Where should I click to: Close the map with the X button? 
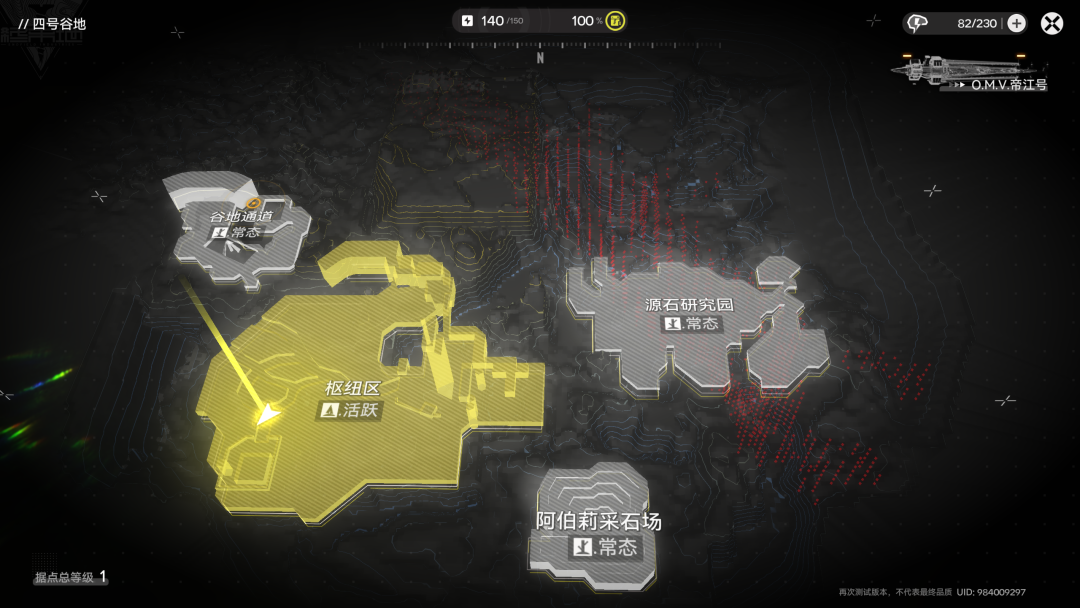pyautogui.click(x=1052, y=23)
